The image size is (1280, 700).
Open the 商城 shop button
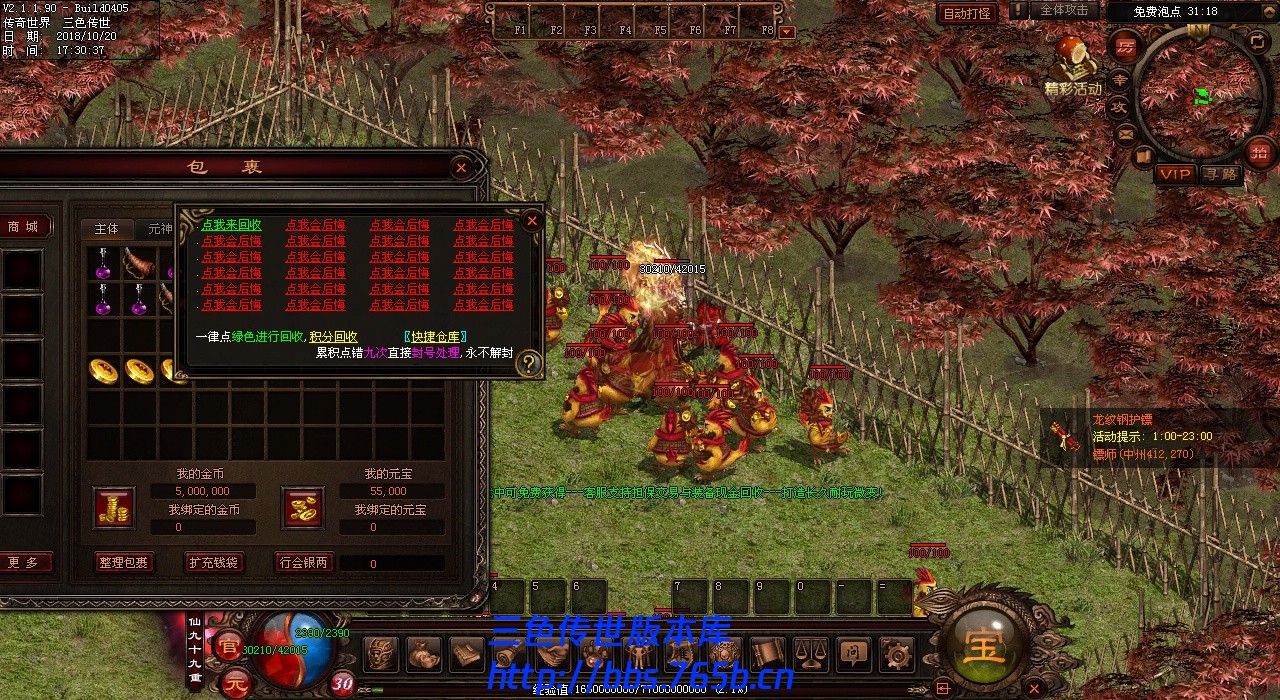(x=23, y=227)
